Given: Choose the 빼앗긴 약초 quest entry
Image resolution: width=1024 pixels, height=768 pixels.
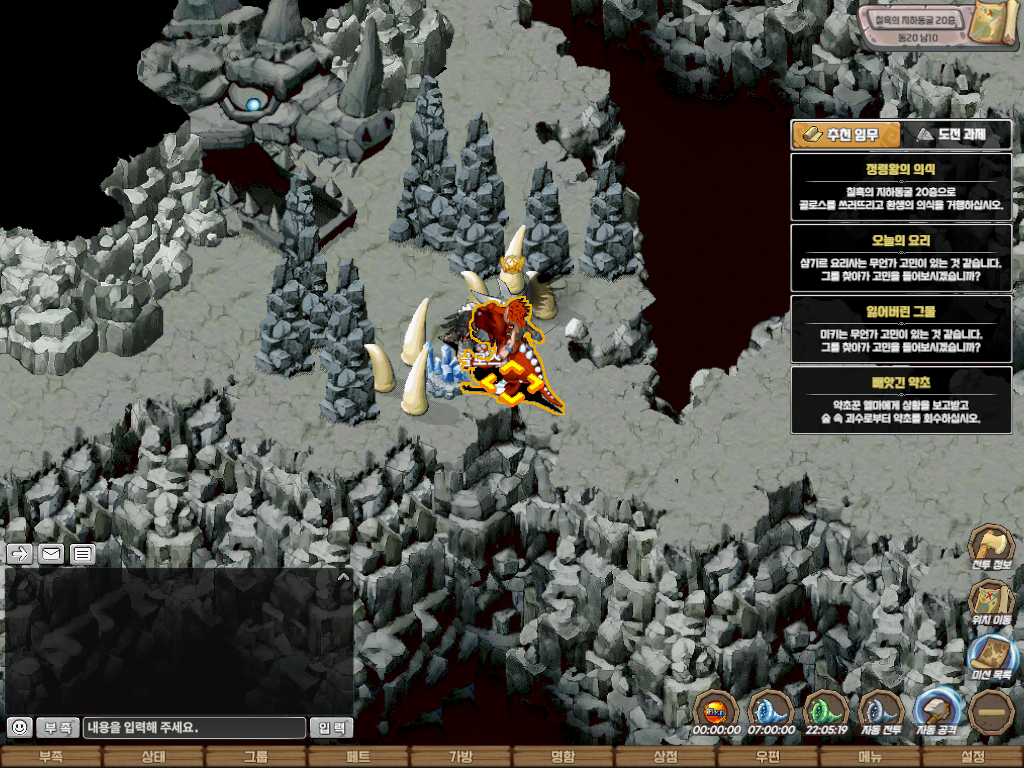Looking at the screenshot, I should [901, 400].
